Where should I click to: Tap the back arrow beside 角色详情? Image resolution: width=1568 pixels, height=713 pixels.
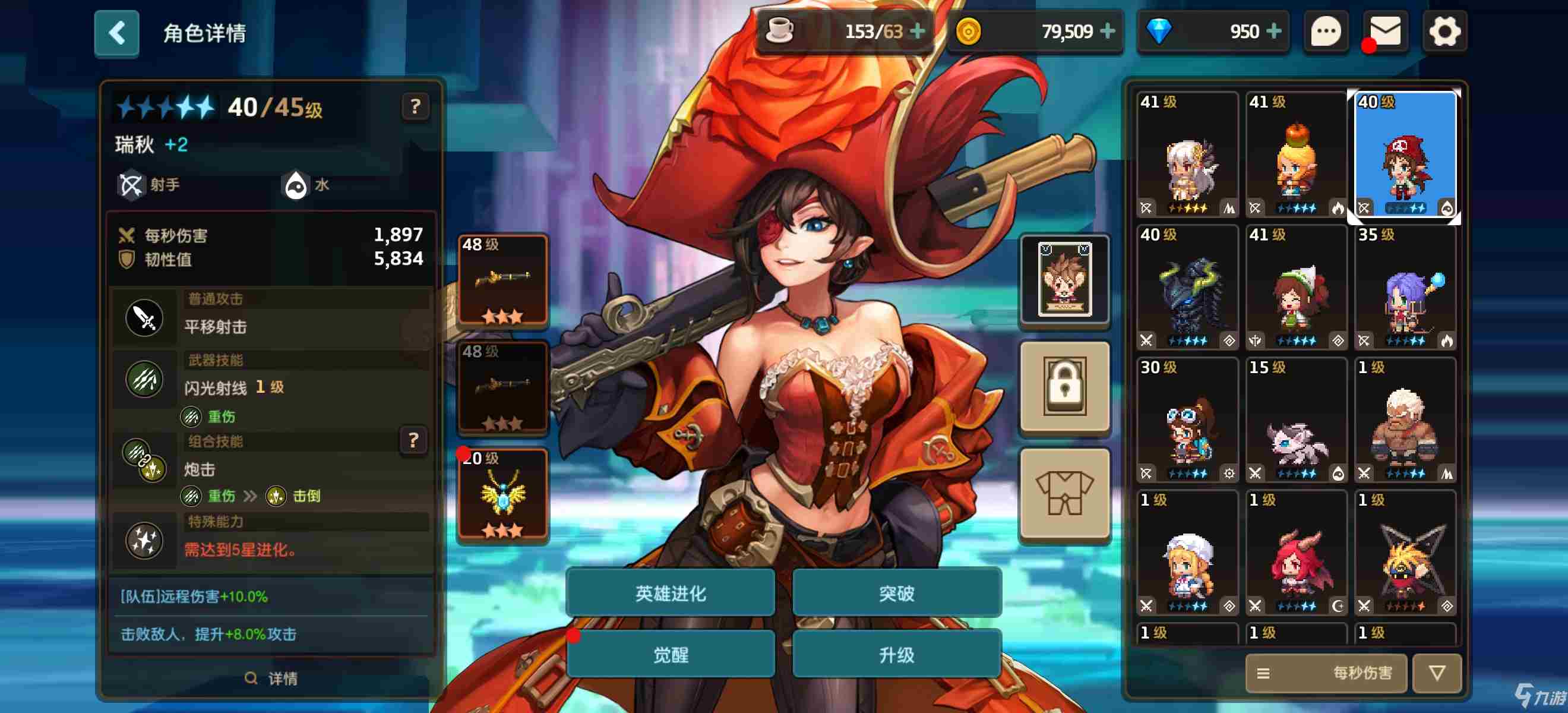point(116,33)
